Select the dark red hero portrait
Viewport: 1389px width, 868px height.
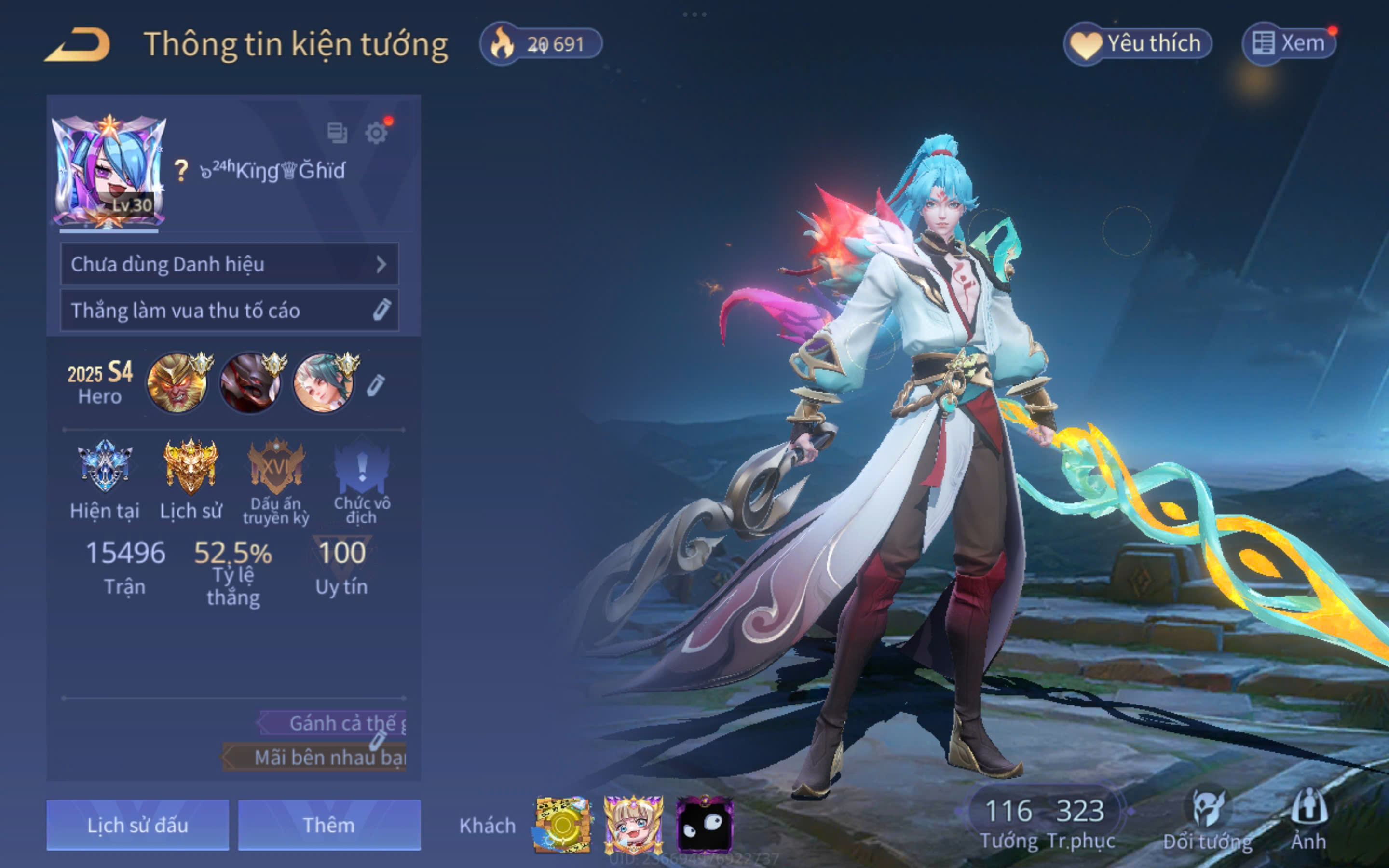click(x=251, y=382)
